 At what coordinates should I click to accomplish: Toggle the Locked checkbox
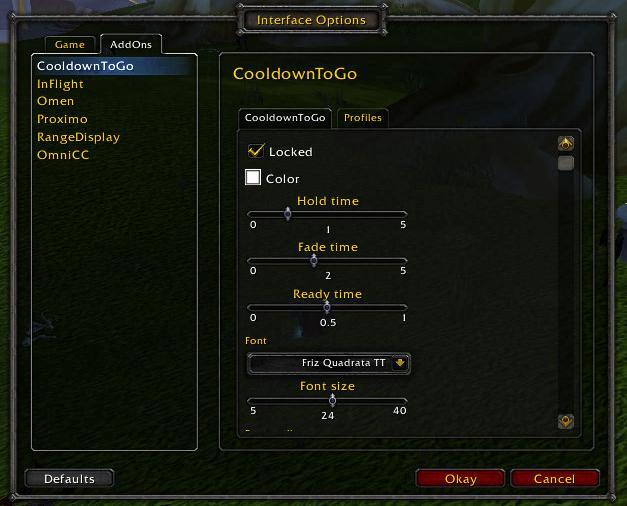pos(256,152)
